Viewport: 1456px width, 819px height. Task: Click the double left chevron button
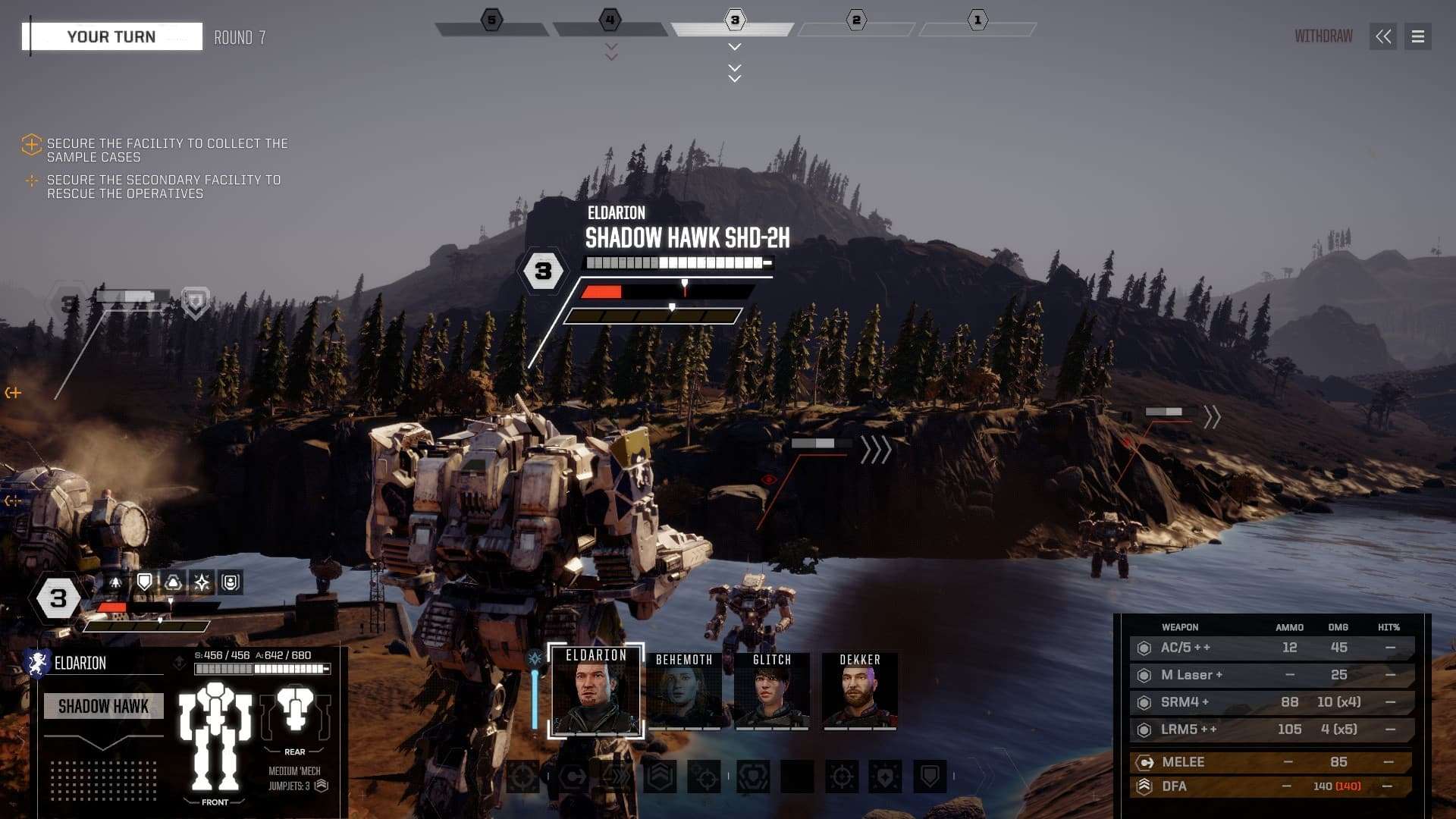coord(1383,36)
